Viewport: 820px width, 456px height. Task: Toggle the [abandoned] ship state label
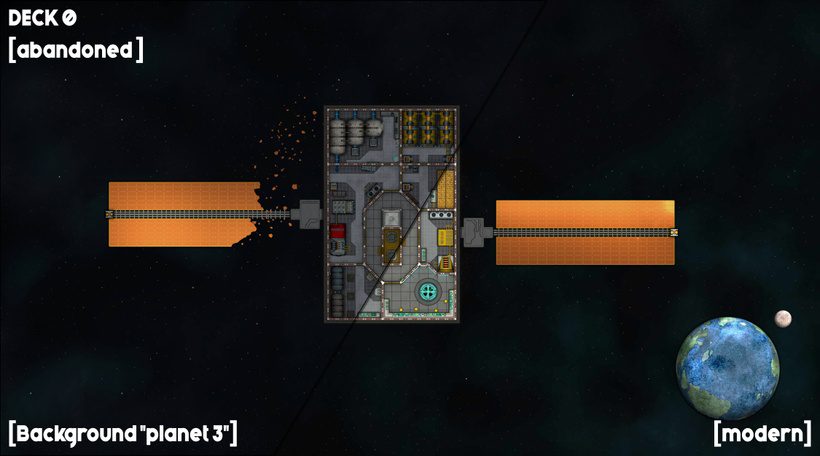(75, 49)
